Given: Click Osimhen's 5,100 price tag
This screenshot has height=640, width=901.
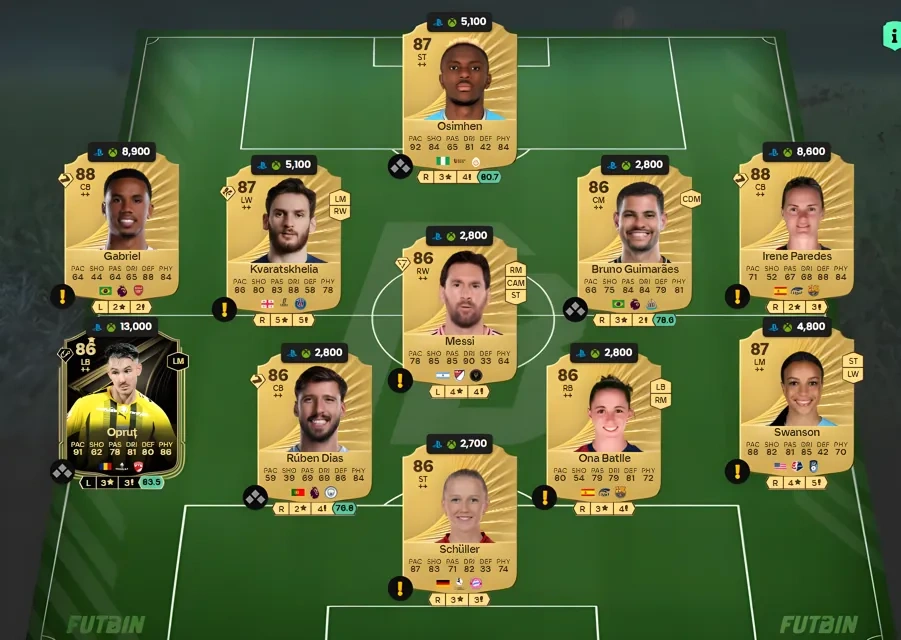Looking at the screenshot, I should [x=460, y=22].
